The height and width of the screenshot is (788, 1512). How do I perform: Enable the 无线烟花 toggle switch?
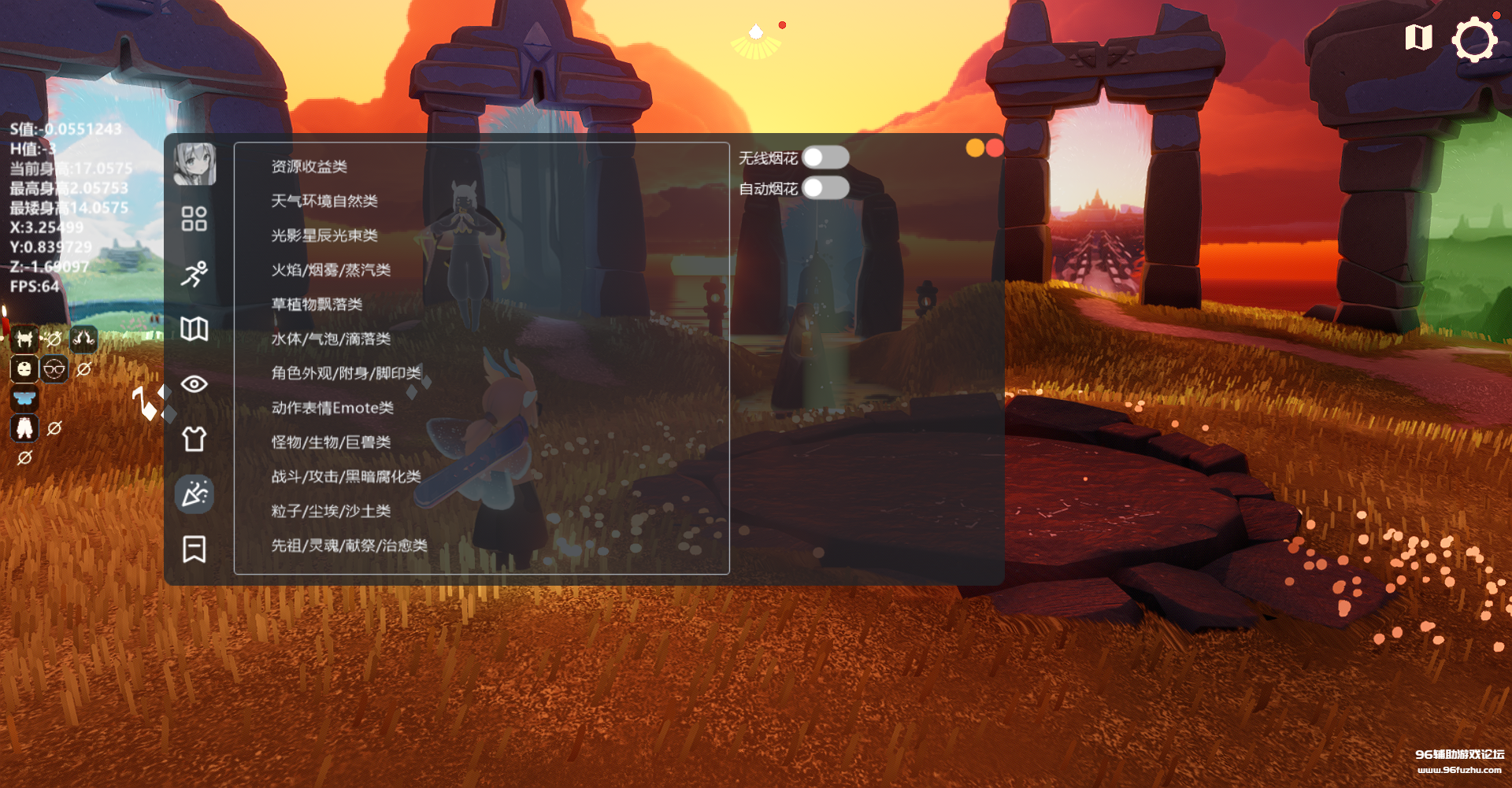[x=828, y=157]
